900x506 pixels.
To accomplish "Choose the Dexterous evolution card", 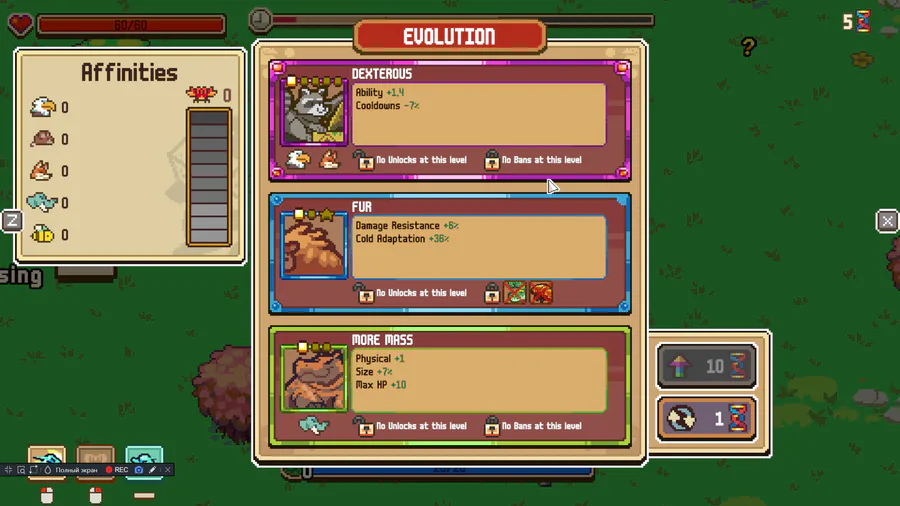I will tap(449, 120).
